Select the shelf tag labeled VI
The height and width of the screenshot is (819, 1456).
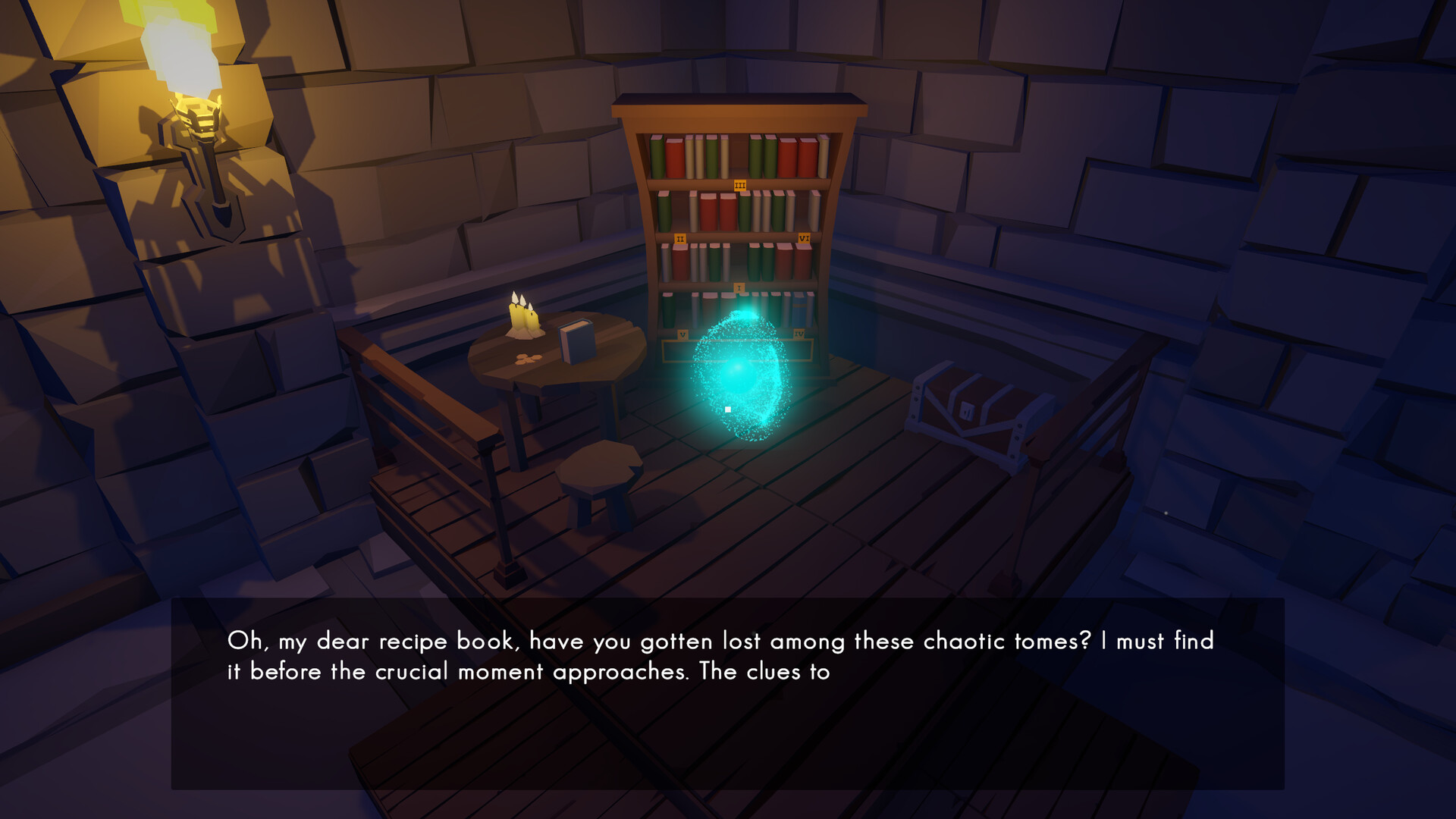805,238
